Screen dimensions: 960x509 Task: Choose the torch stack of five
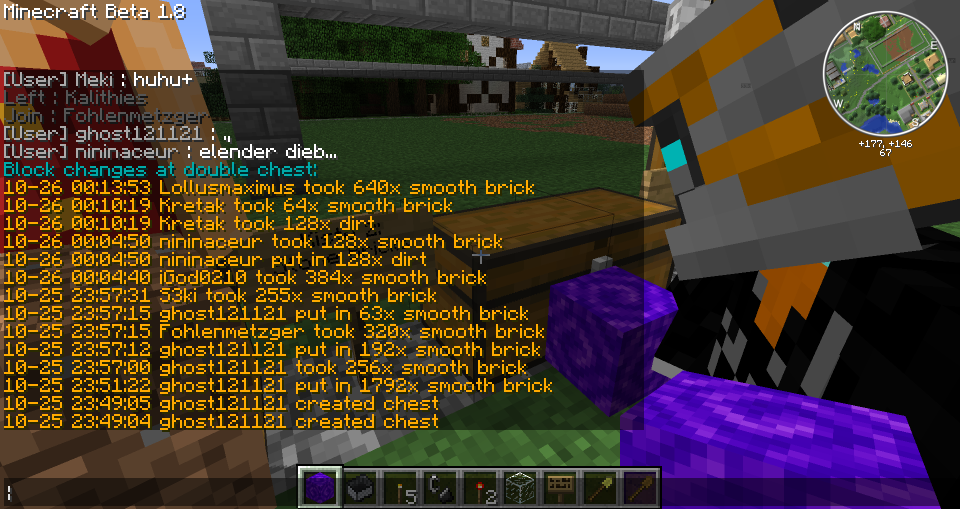click(401, 488)
